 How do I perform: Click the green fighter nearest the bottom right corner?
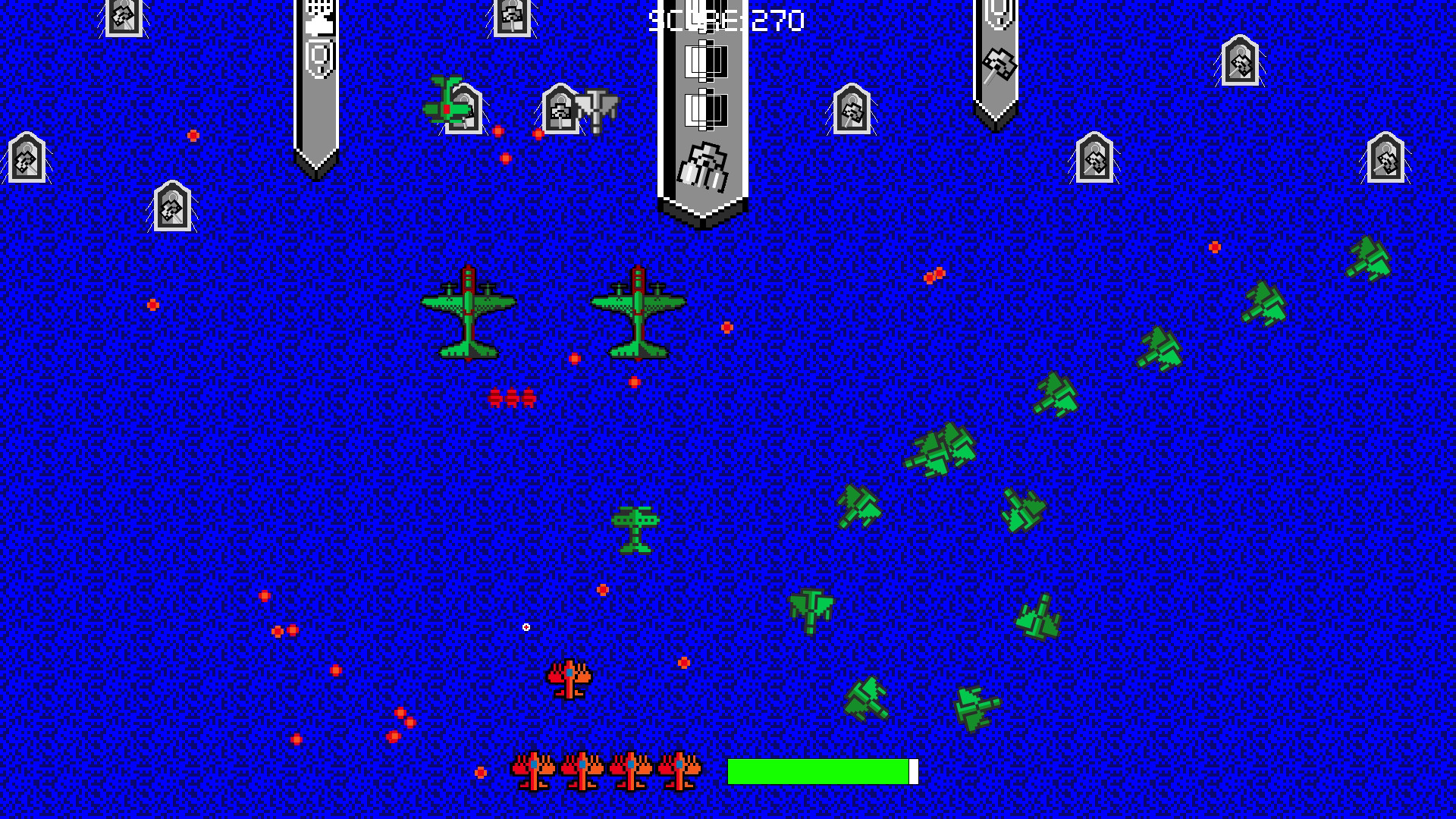click(978, 705)
